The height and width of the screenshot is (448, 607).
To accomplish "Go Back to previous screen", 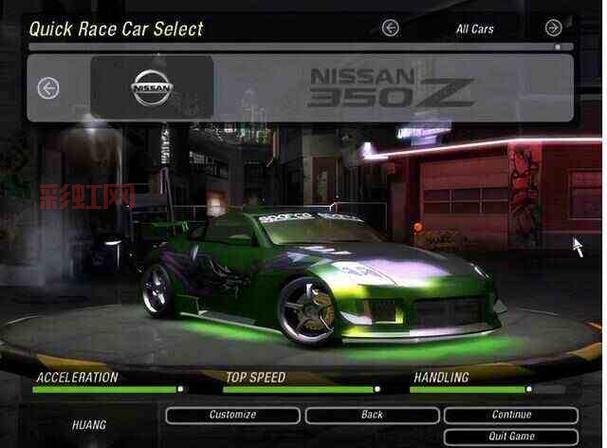I will pyautogui.click(x=371, y=415).
